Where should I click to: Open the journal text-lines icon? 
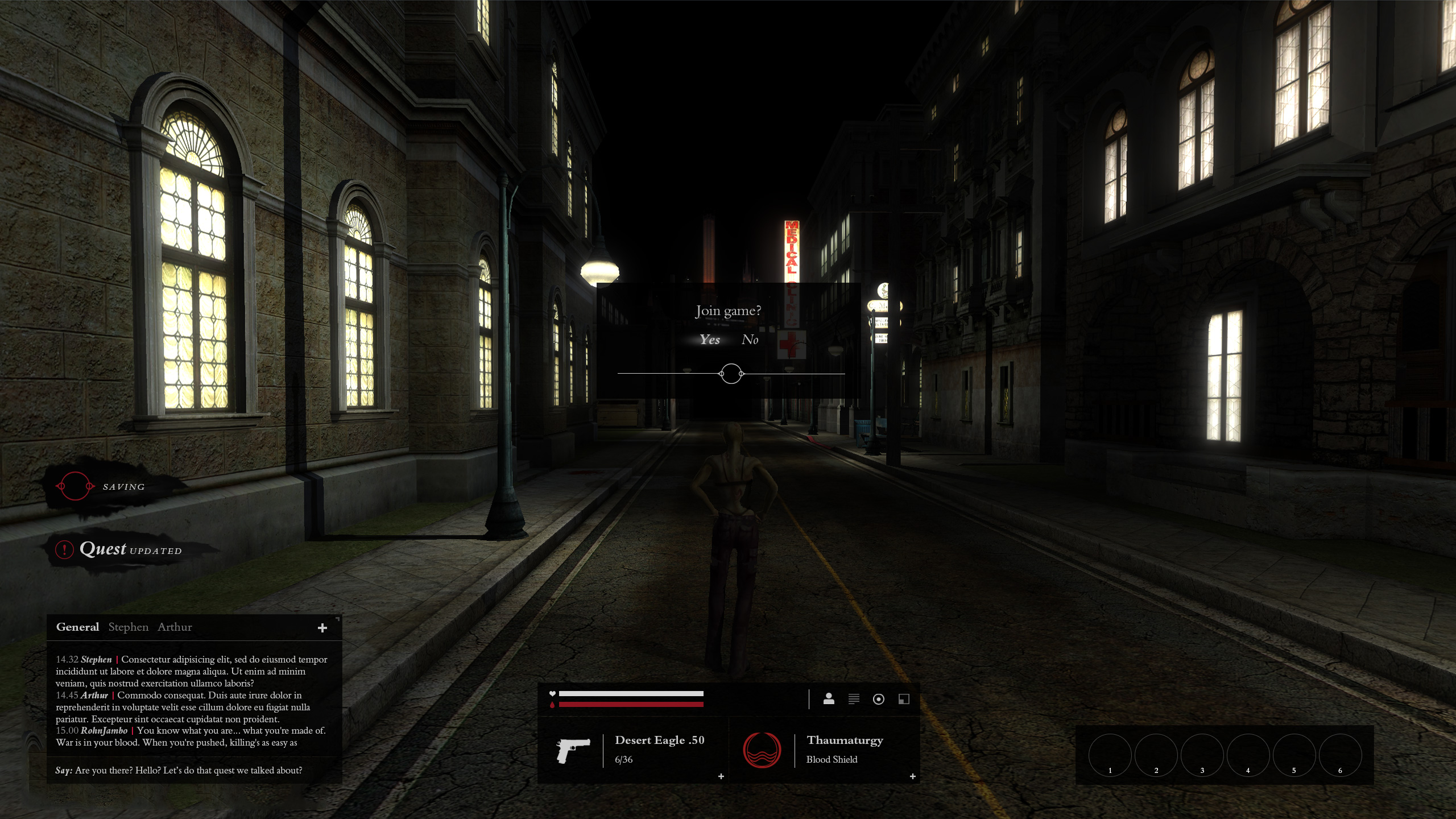coord(854,699)
